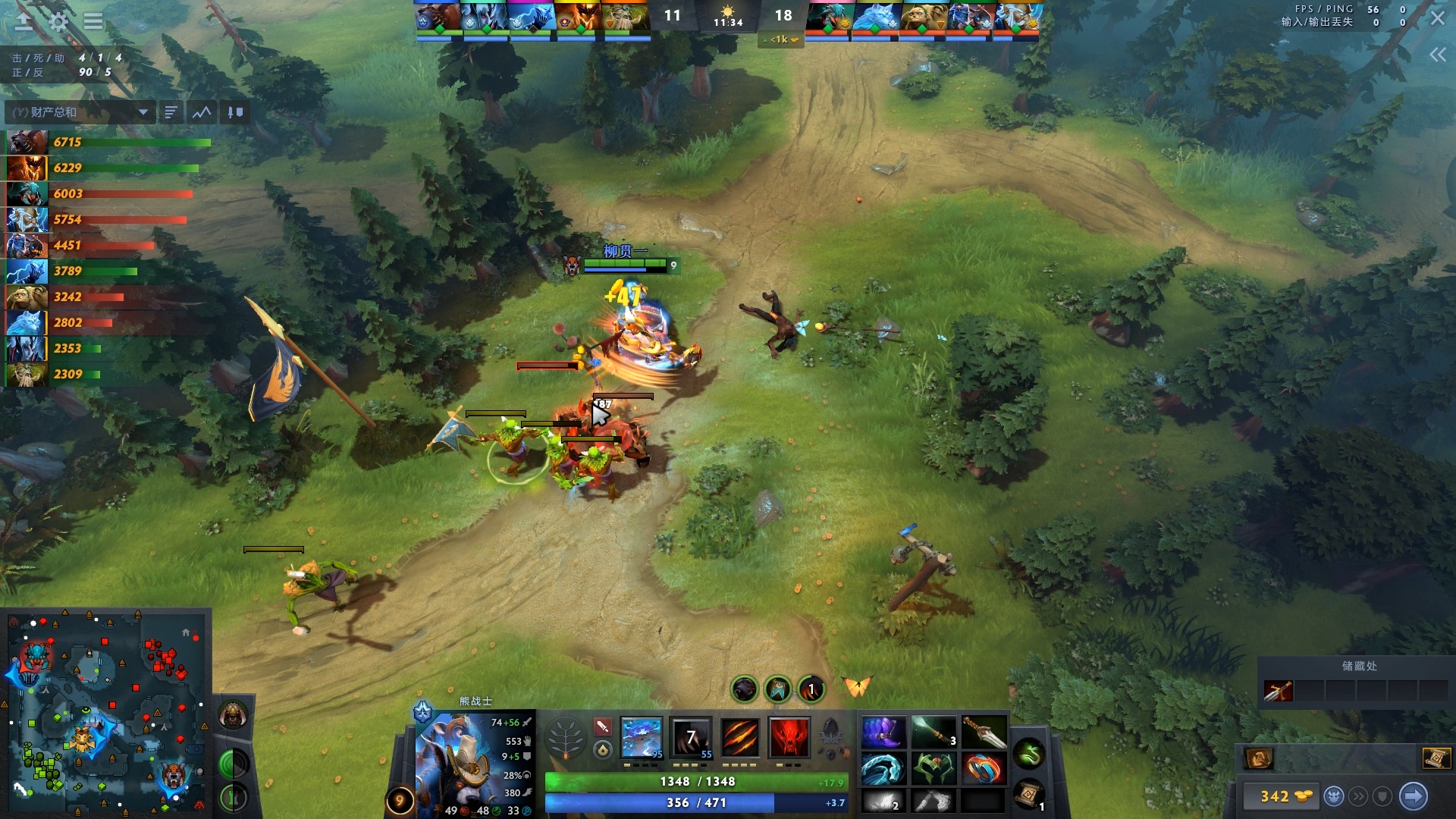Open the talent tree icon

[x=566, y=737]
